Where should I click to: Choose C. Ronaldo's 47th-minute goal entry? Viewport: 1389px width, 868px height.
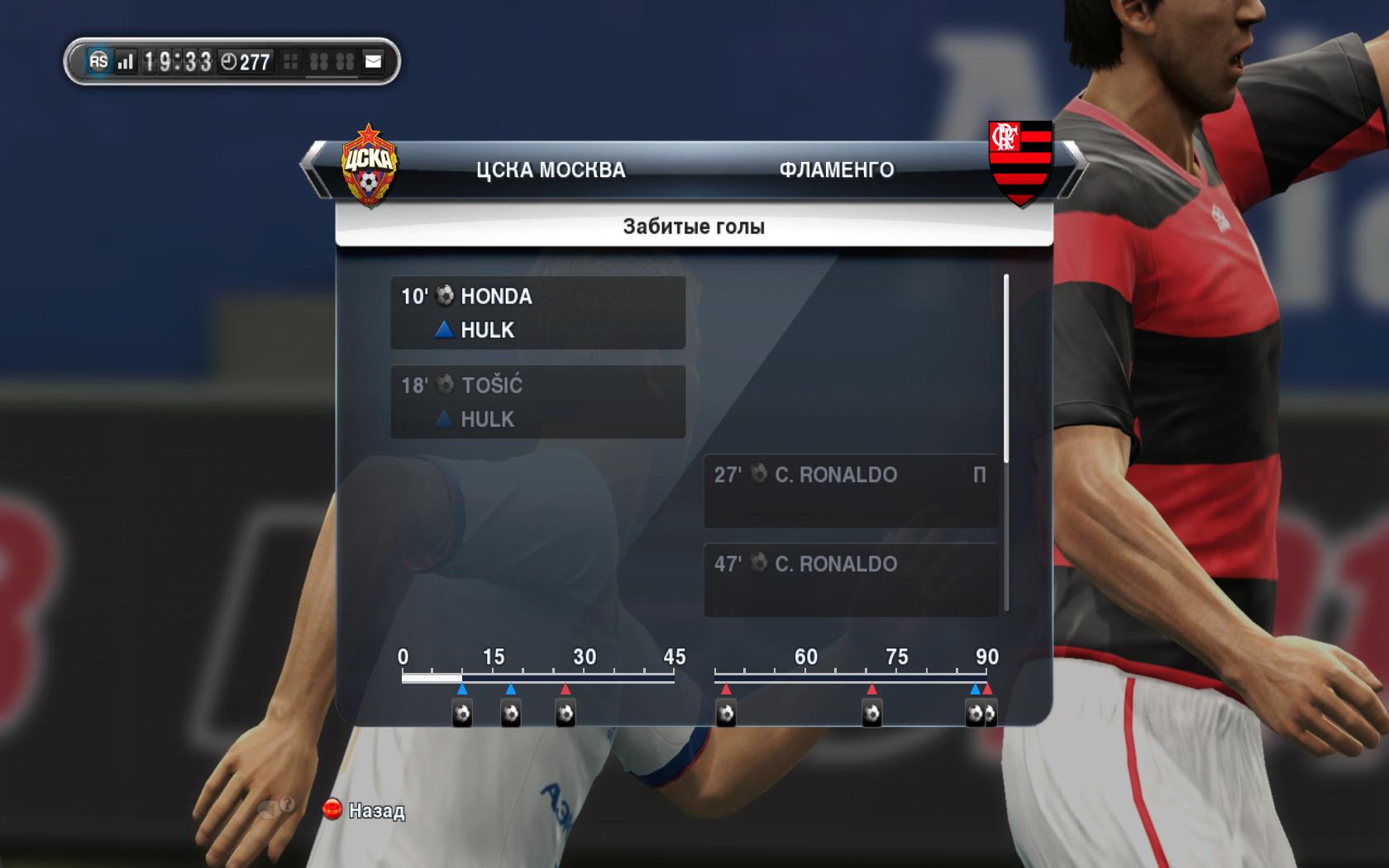coord(851,579)
